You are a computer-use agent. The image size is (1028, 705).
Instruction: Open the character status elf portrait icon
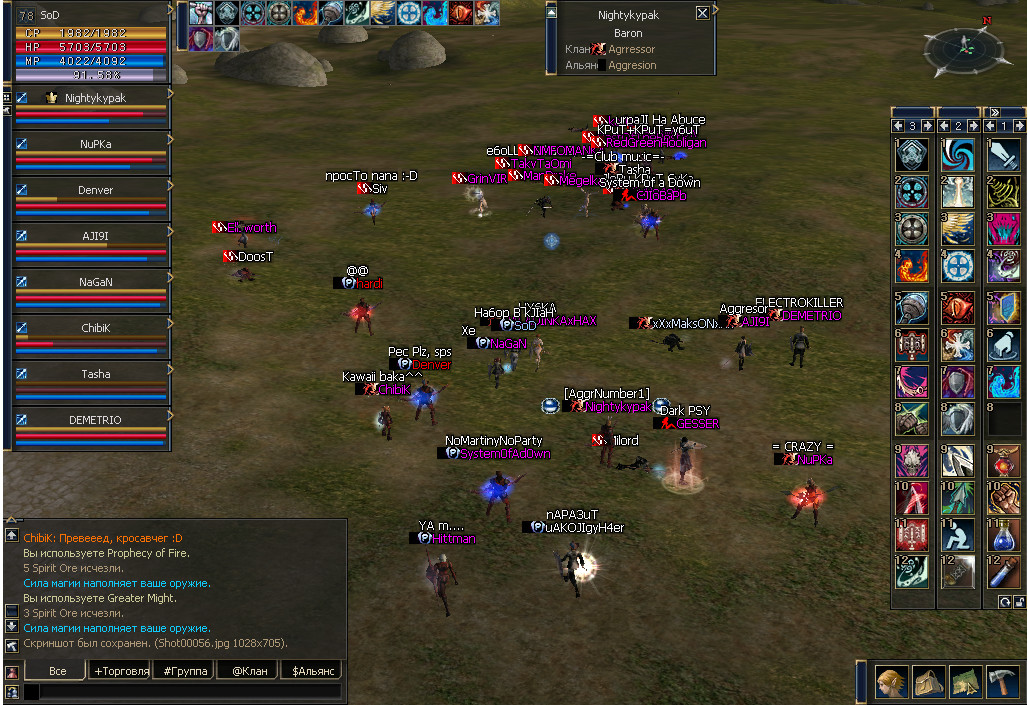[x=892, y=681]
